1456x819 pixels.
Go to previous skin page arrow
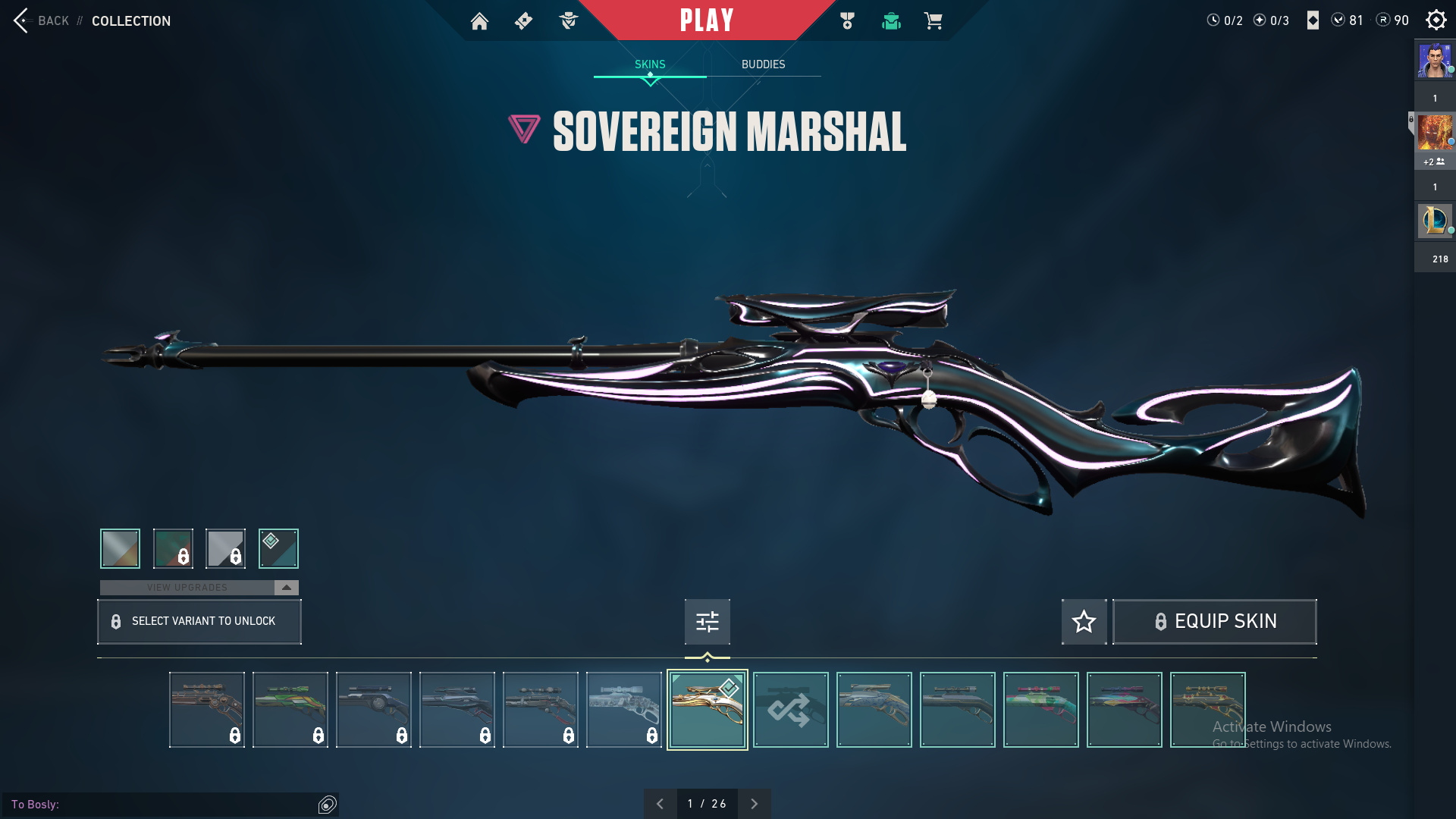[660, 804]
